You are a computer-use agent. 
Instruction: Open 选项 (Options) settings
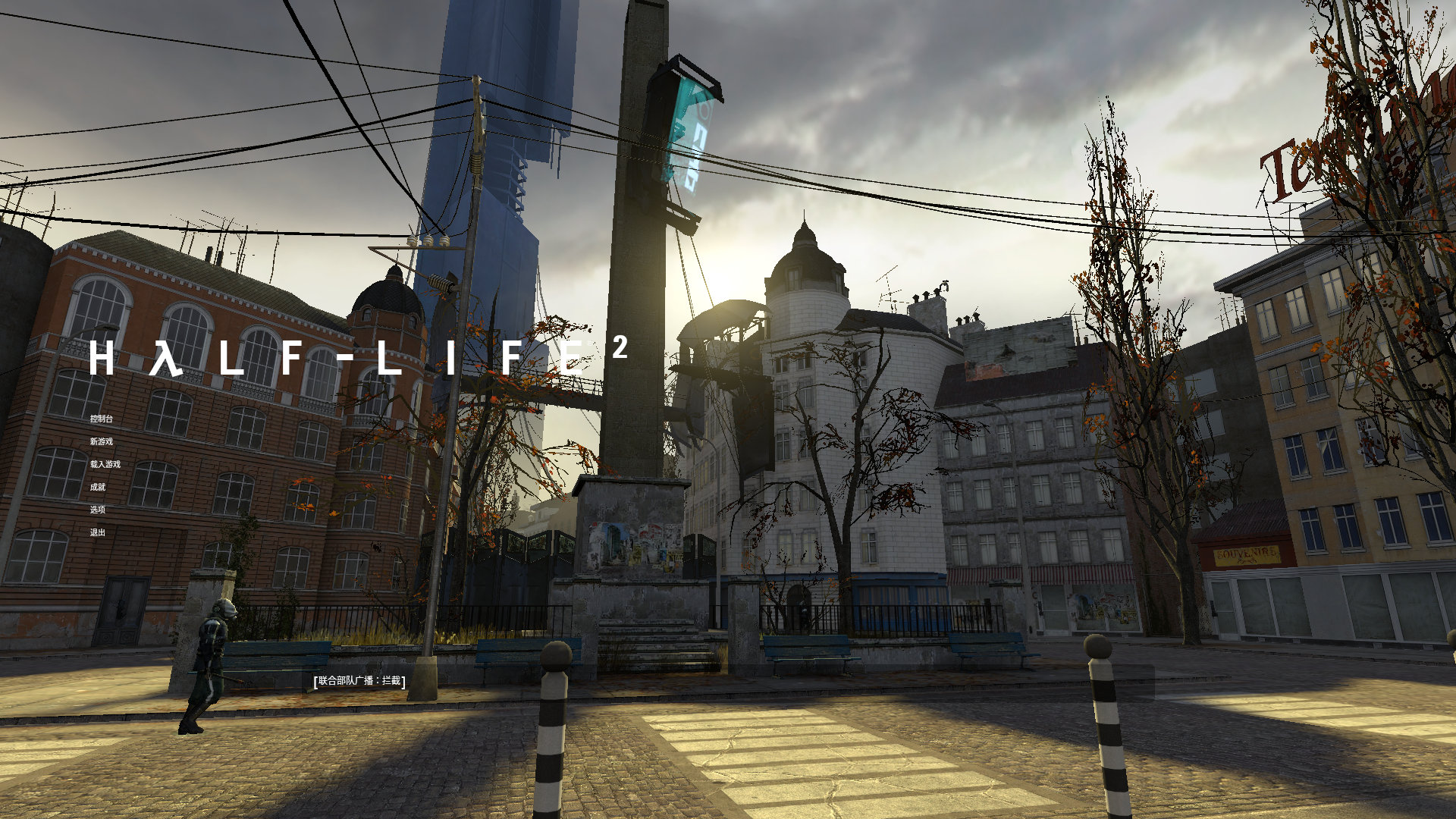click(97, 510)
